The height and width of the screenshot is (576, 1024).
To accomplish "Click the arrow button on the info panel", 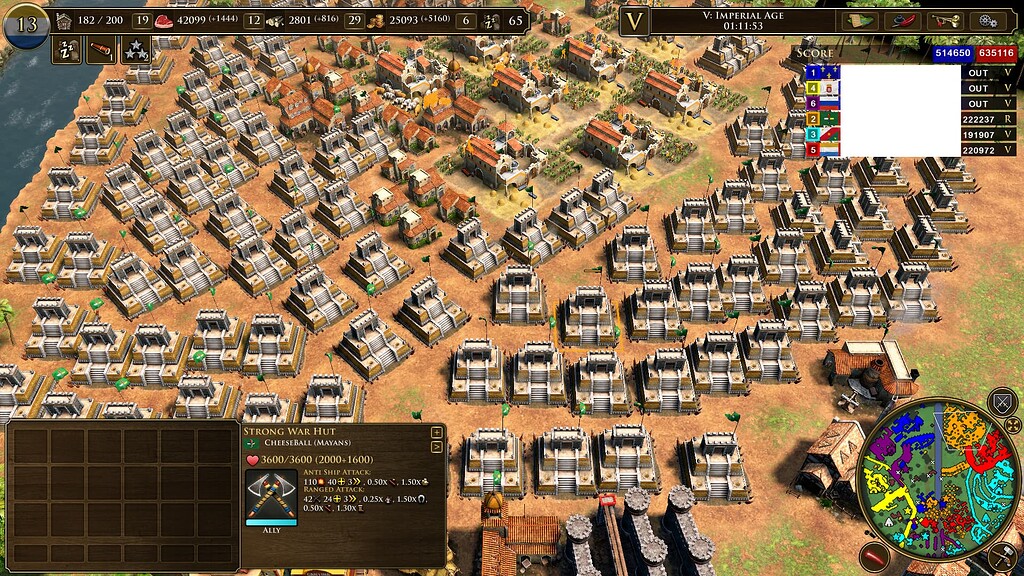I will point(436,448).
